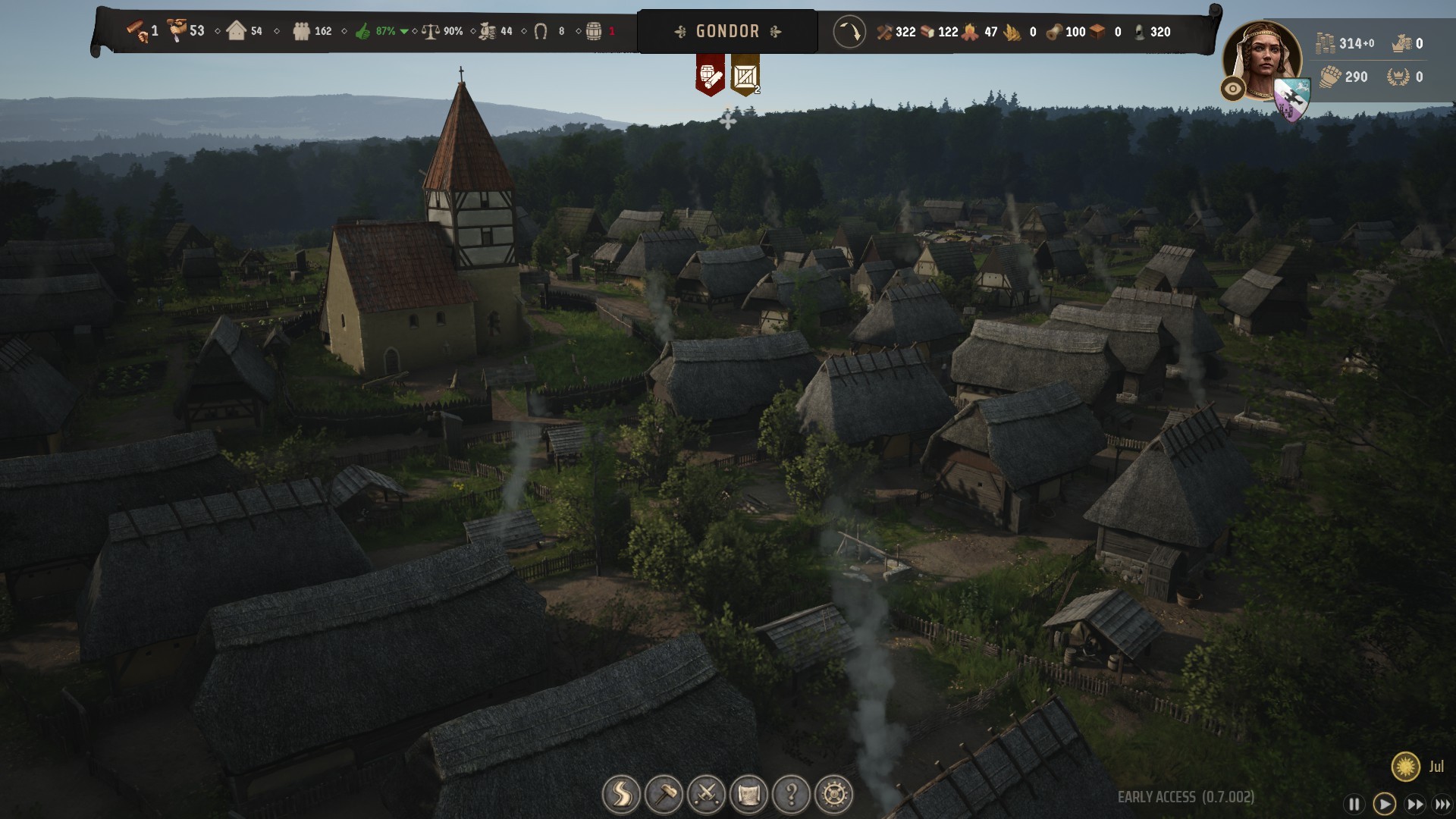Set game speed to double fast-forward
This screenshot has width=1456, height=819.
point(1414,805)
